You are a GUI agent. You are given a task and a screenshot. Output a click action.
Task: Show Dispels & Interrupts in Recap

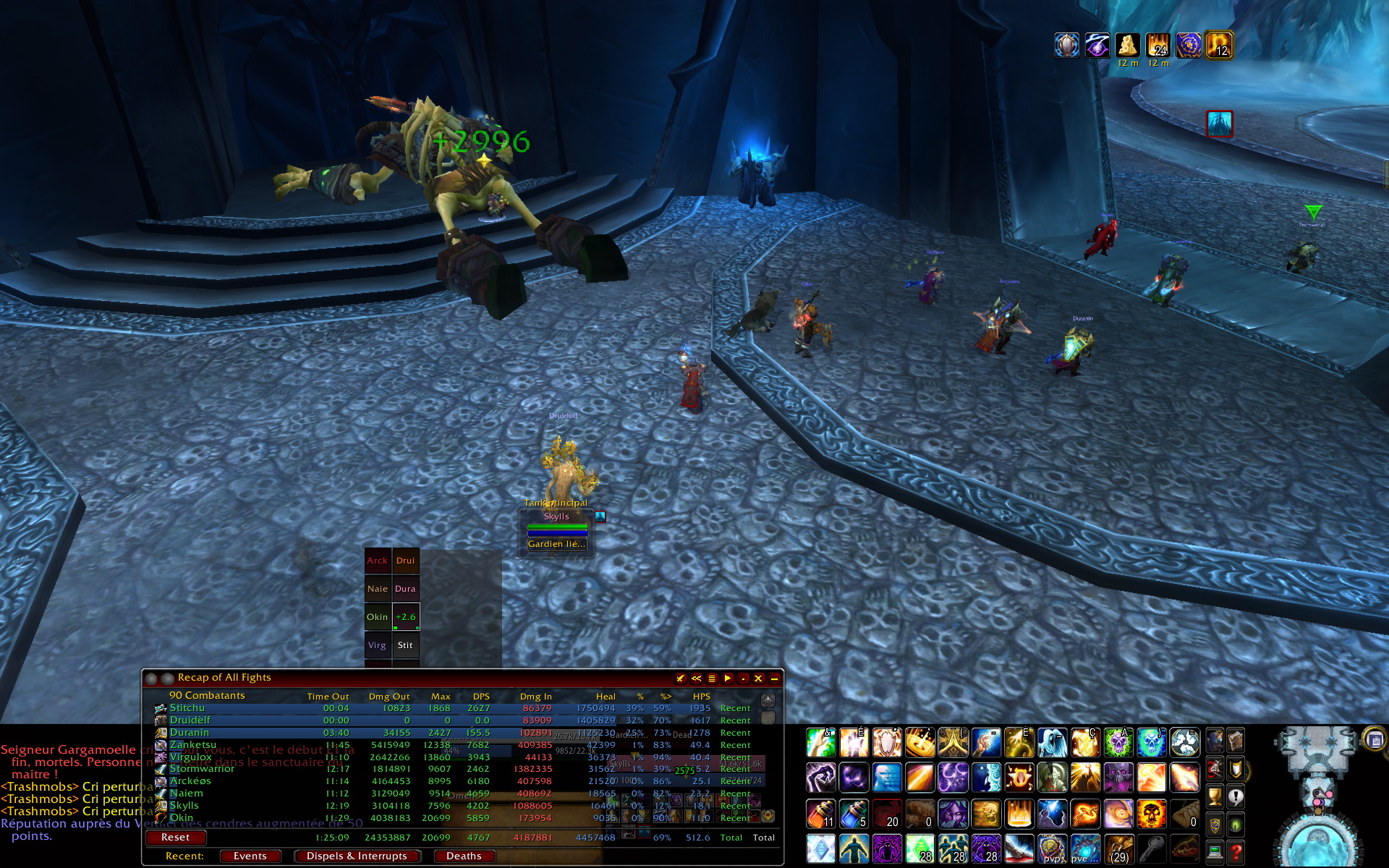(357, 856)
